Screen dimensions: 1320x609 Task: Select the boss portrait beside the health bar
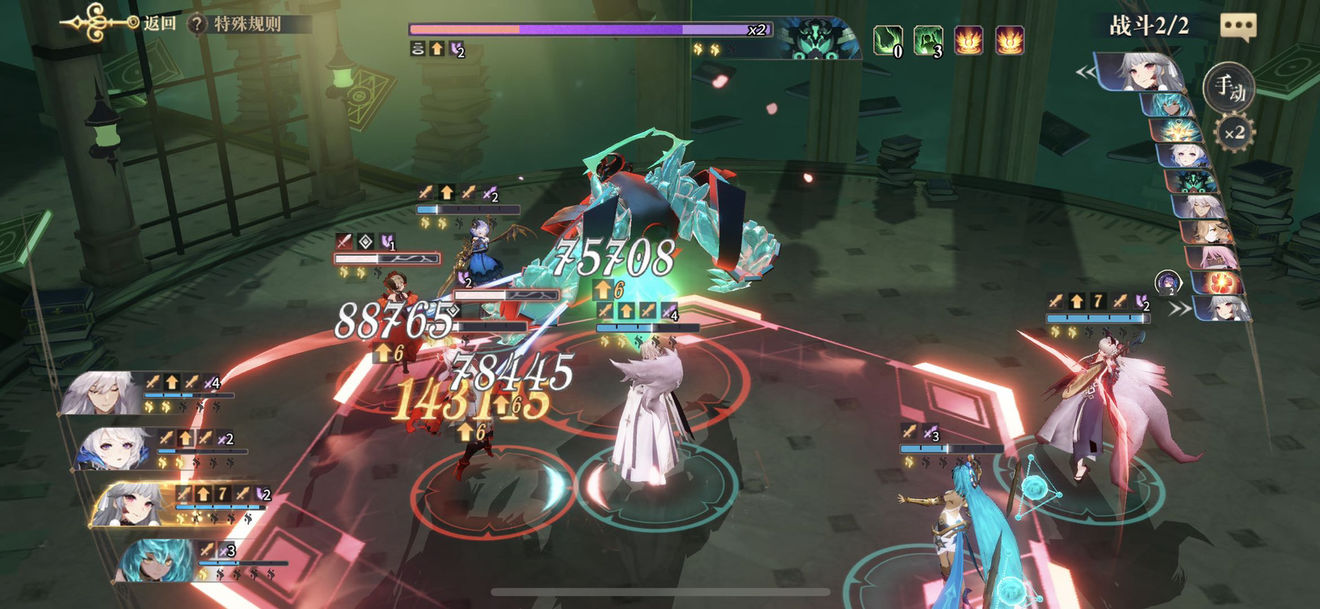tap(818, 38)
